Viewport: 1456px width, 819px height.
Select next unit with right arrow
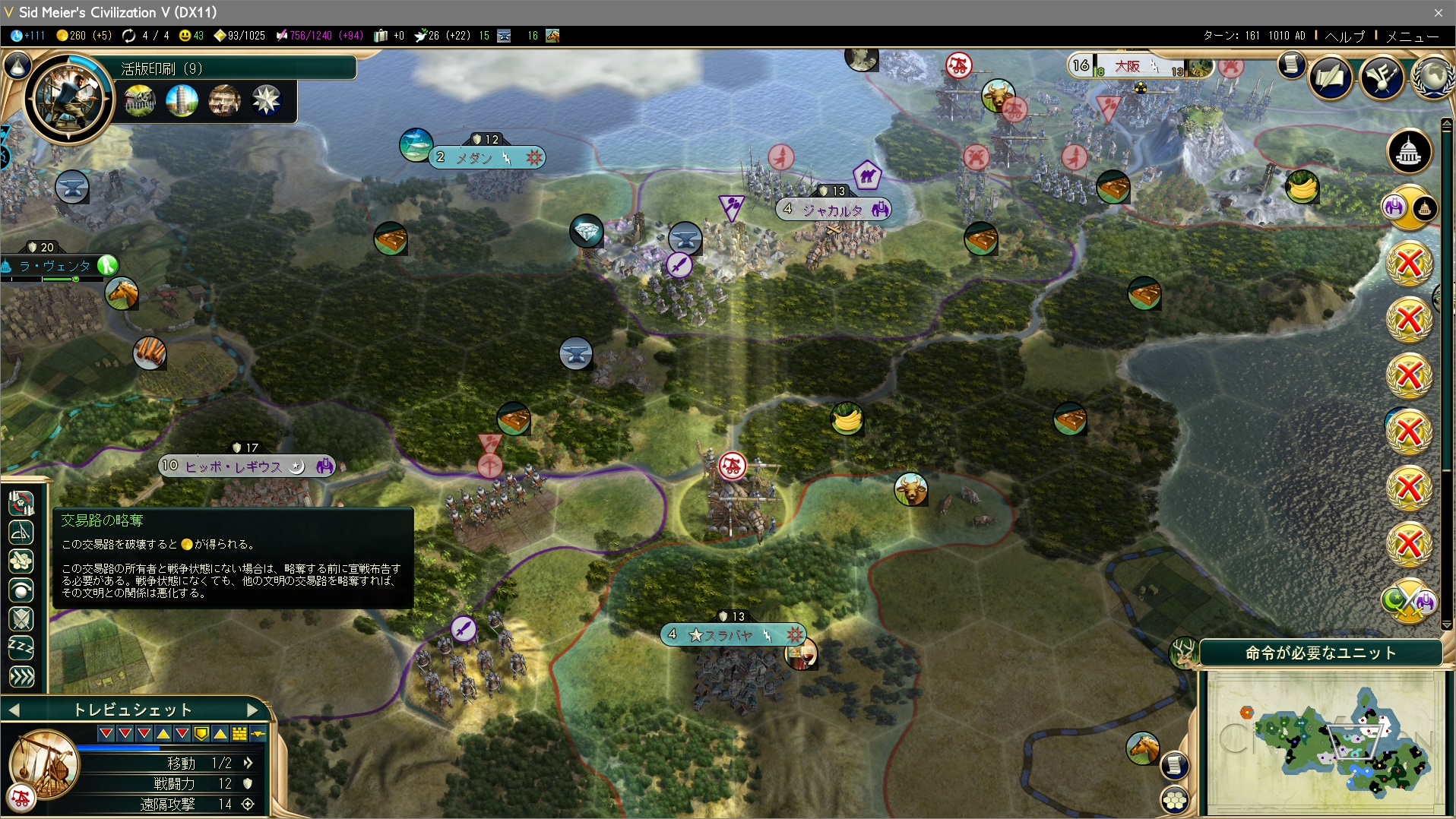[252, 710]
